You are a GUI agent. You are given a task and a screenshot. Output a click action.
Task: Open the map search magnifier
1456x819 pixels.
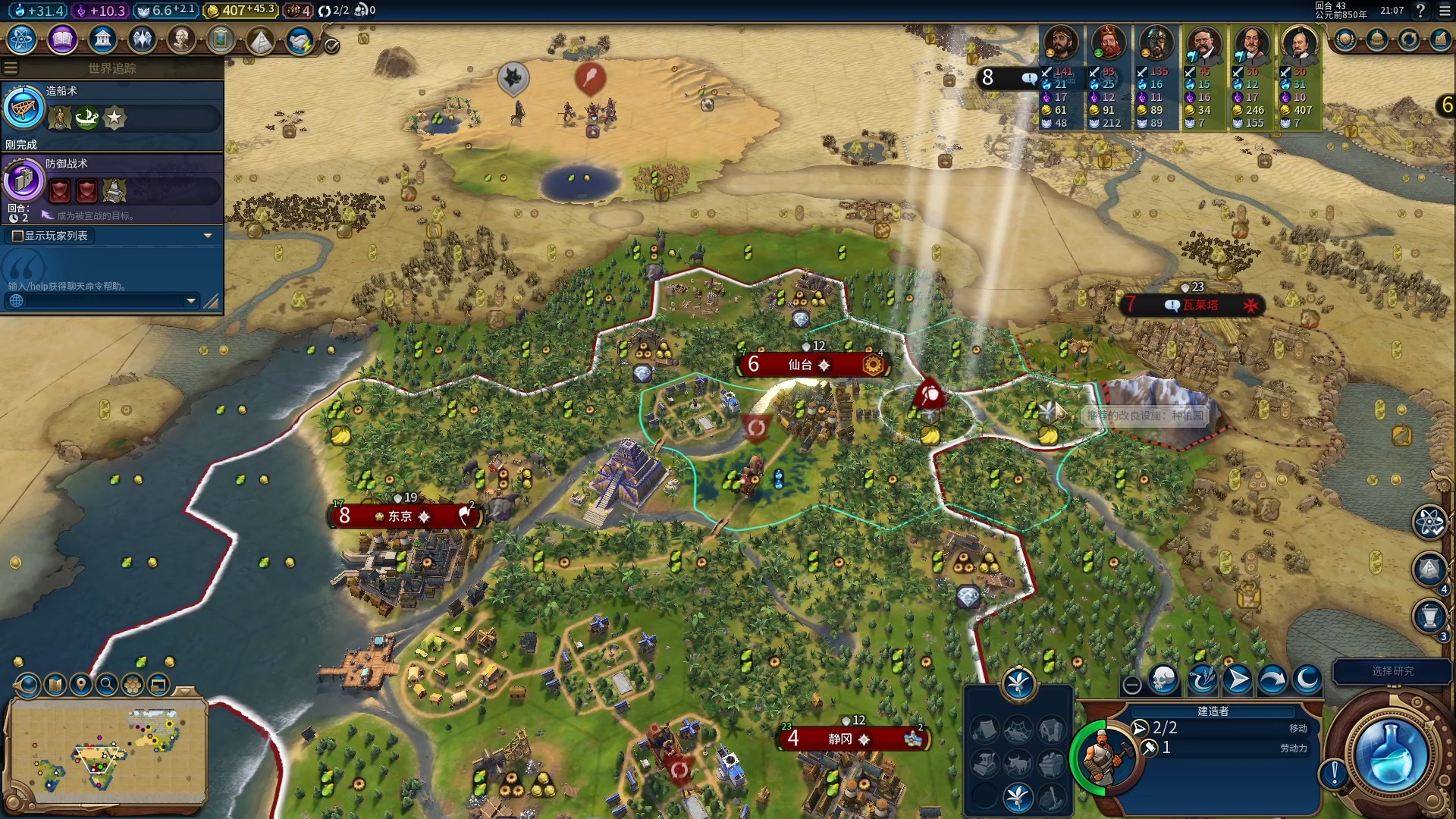click(x=107, y=685)
